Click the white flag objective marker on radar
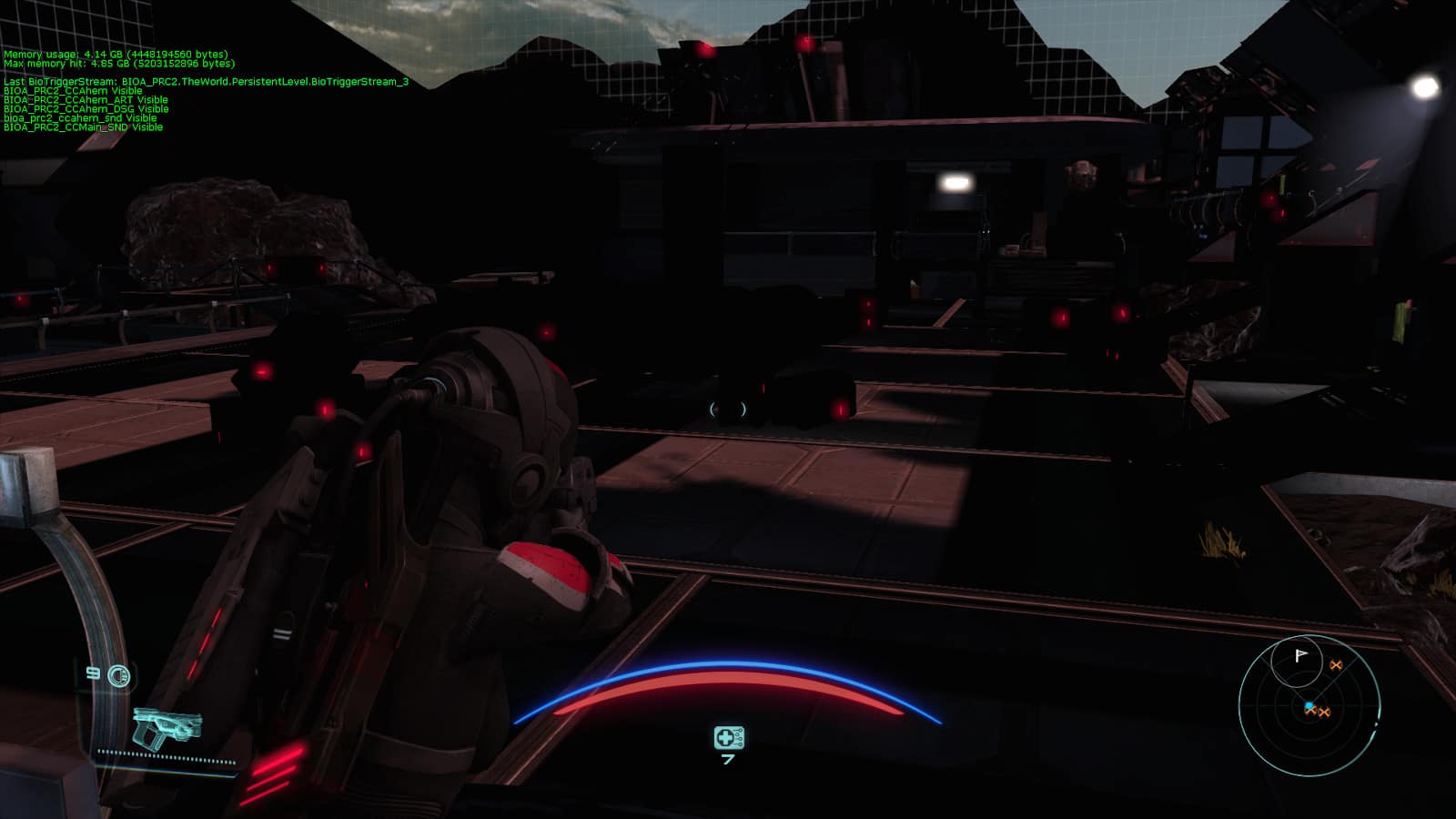Screen dimensions: 1456x819 [1299, 655]
